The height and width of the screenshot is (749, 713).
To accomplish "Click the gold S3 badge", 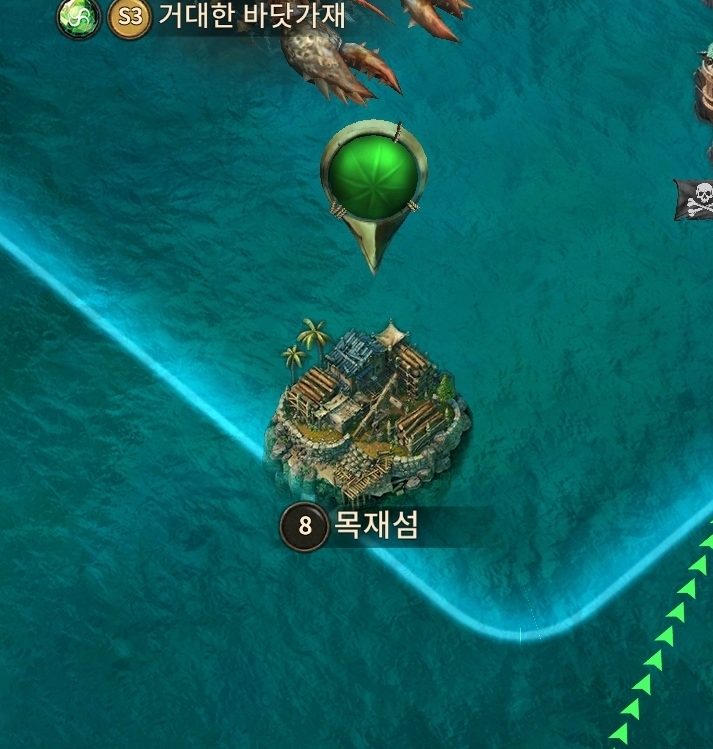I will [129, 17].
